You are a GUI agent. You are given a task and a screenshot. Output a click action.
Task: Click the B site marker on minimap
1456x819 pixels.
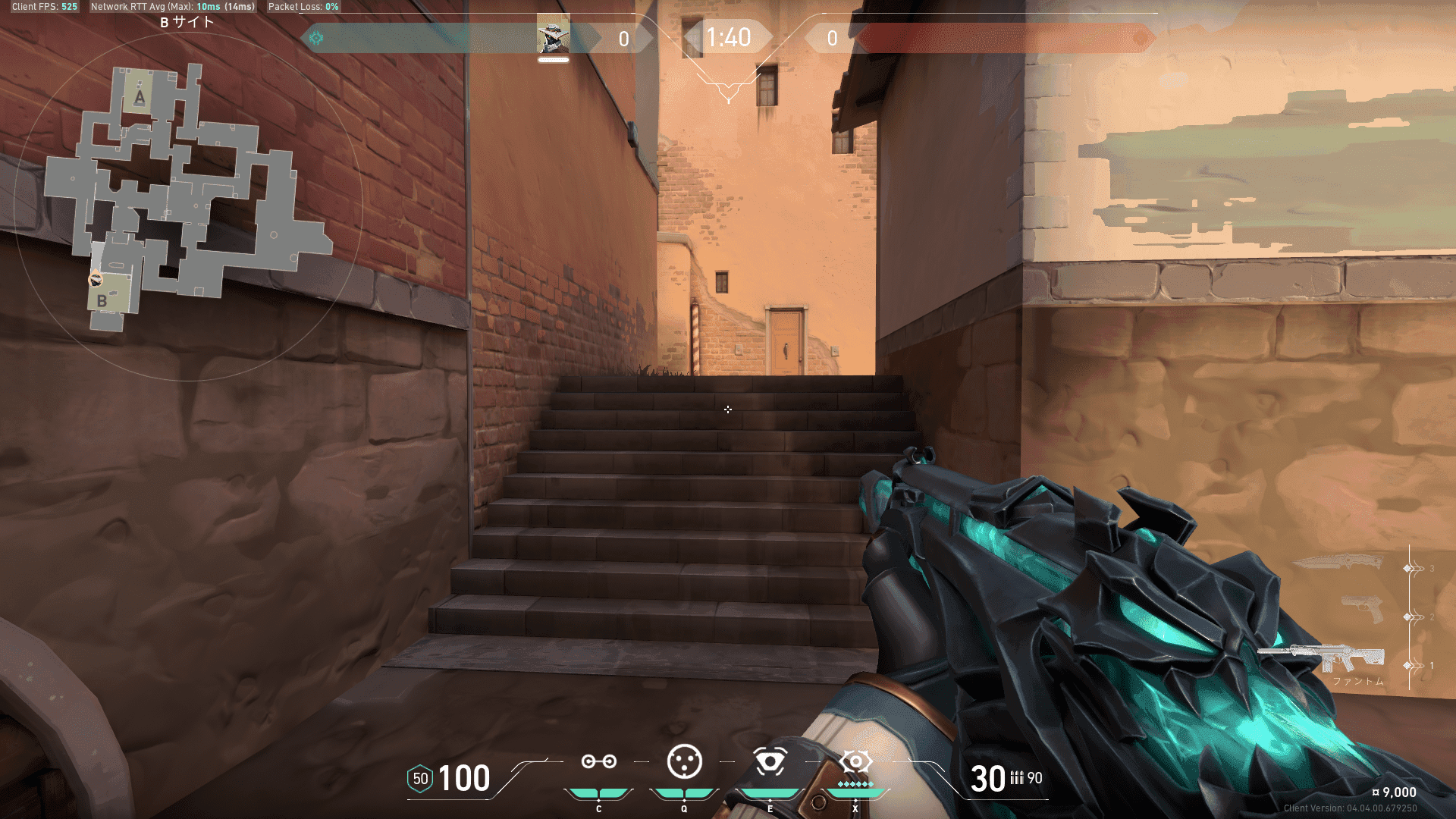(102, 301)
